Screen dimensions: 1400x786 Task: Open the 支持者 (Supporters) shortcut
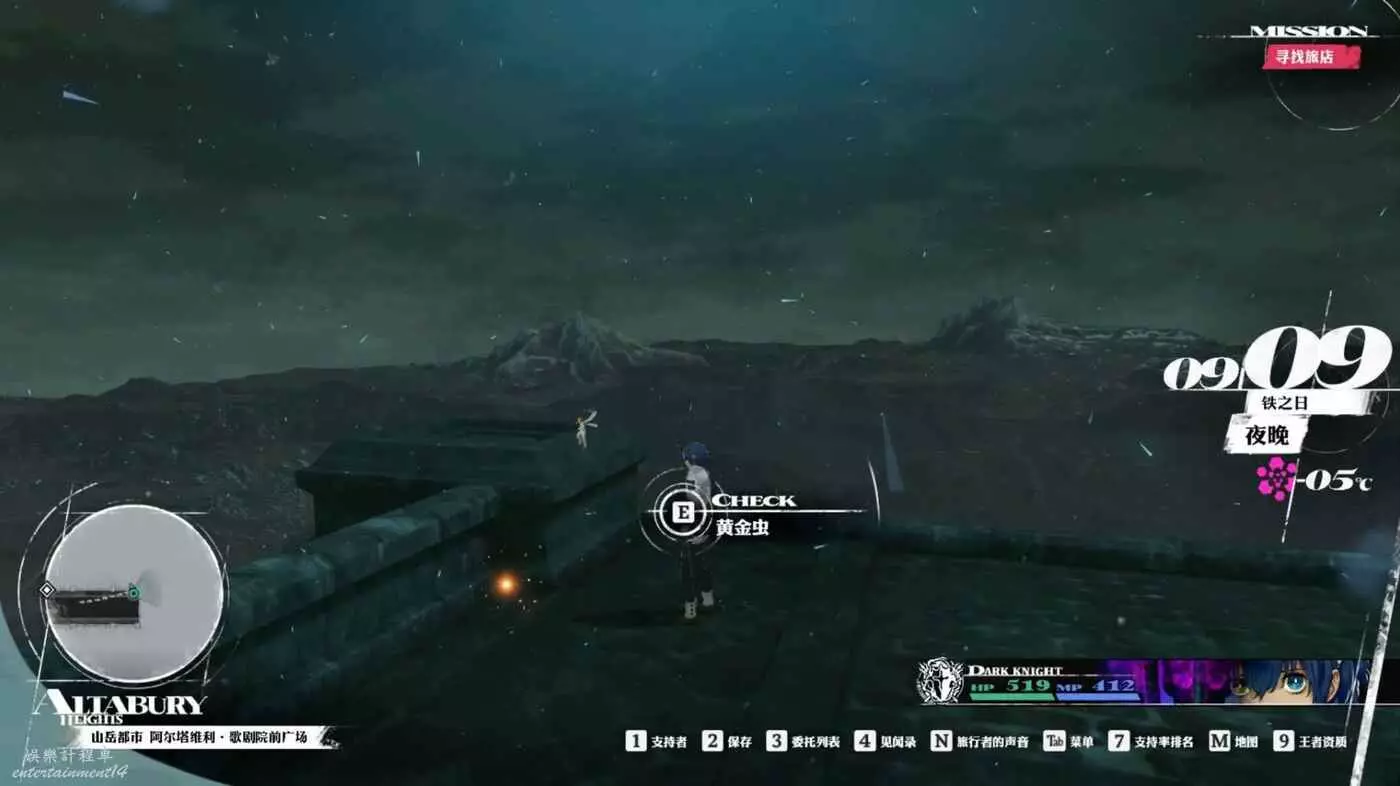[657, 741]
